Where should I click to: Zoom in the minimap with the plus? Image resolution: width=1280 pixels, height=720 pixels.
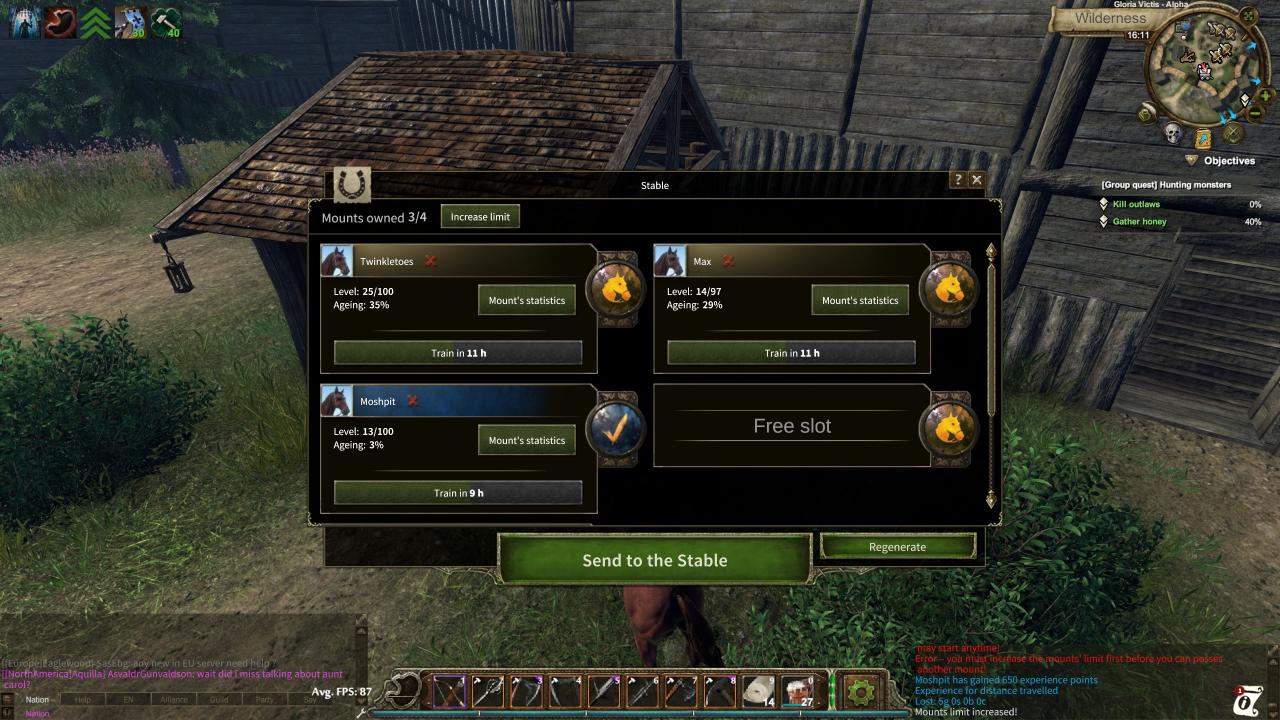tap(1266, 96)
